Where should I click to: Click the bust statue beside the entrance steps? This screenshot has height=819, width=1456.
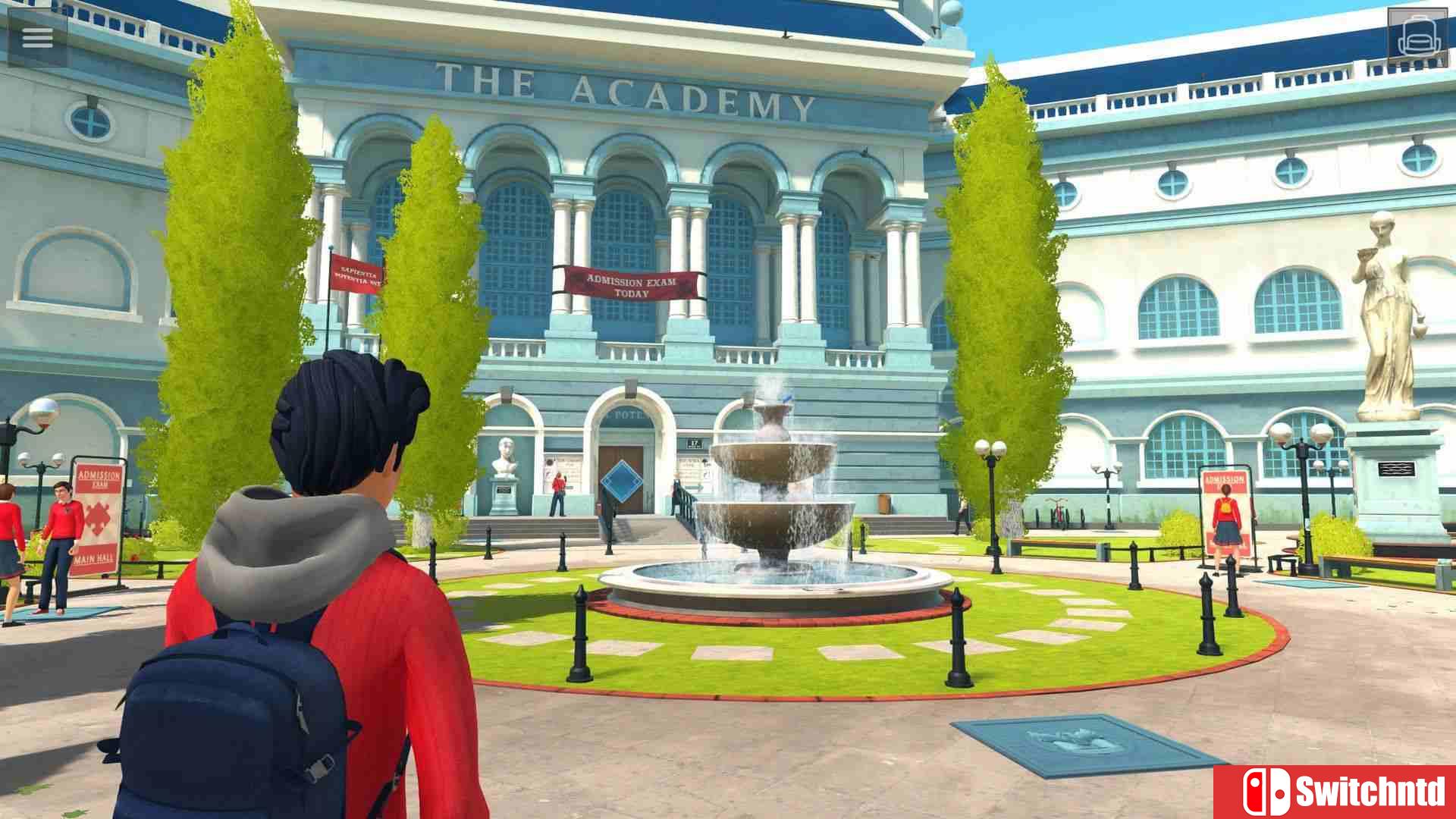[x=504, y=455]
